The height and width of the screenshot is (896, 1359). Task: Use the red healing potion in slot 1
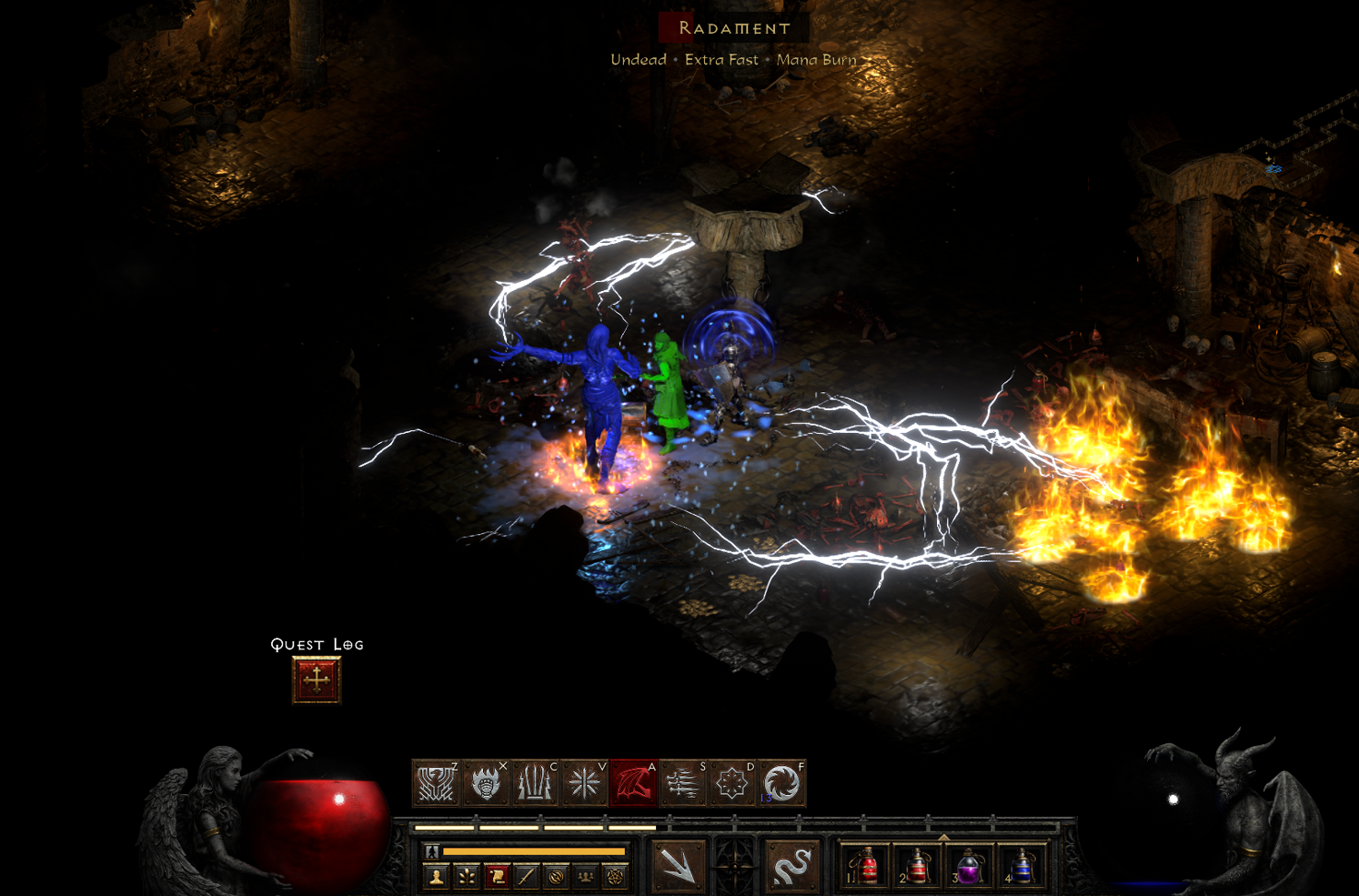(866, 866)
